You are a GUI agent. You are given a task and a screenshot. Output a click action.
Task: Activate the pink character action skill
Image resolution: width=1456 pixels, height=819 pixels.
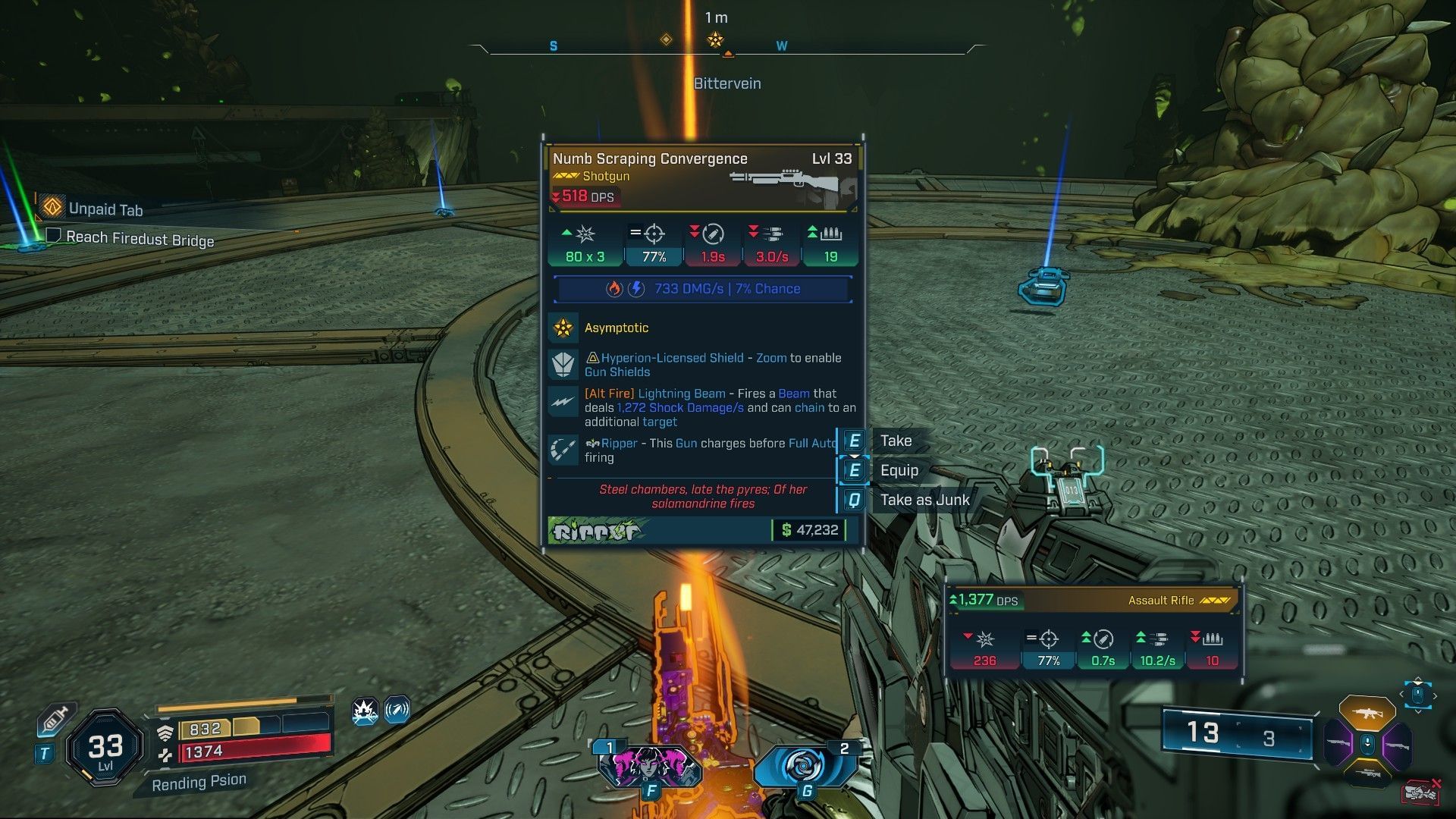click(649, 767)
